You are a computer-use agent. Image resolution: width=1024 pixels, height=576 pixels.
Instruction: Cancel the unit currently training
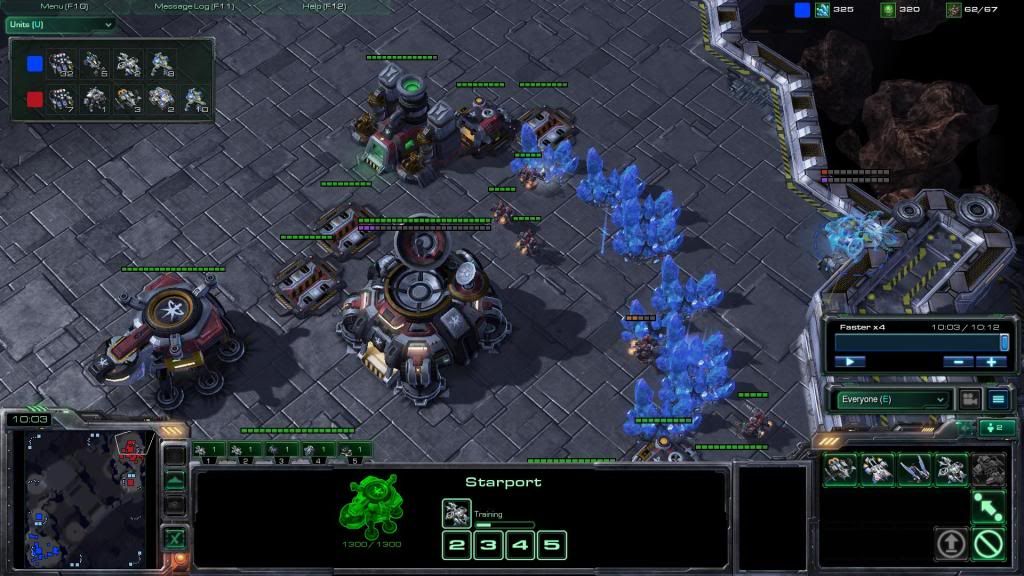457,513
